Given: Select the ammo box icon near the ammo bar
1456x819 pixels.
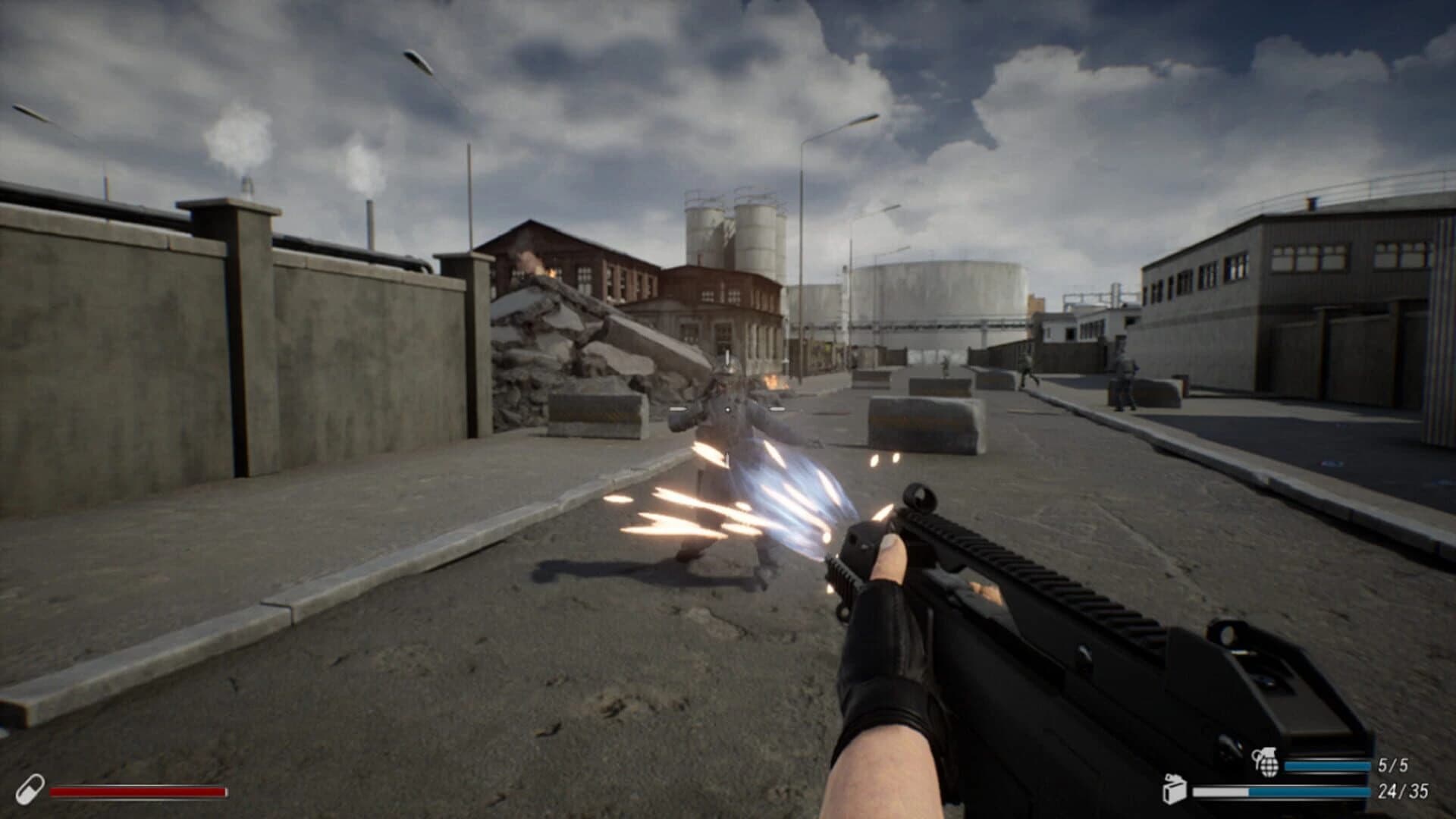Looking at the screenshot, I should [x=1175, y=791].
